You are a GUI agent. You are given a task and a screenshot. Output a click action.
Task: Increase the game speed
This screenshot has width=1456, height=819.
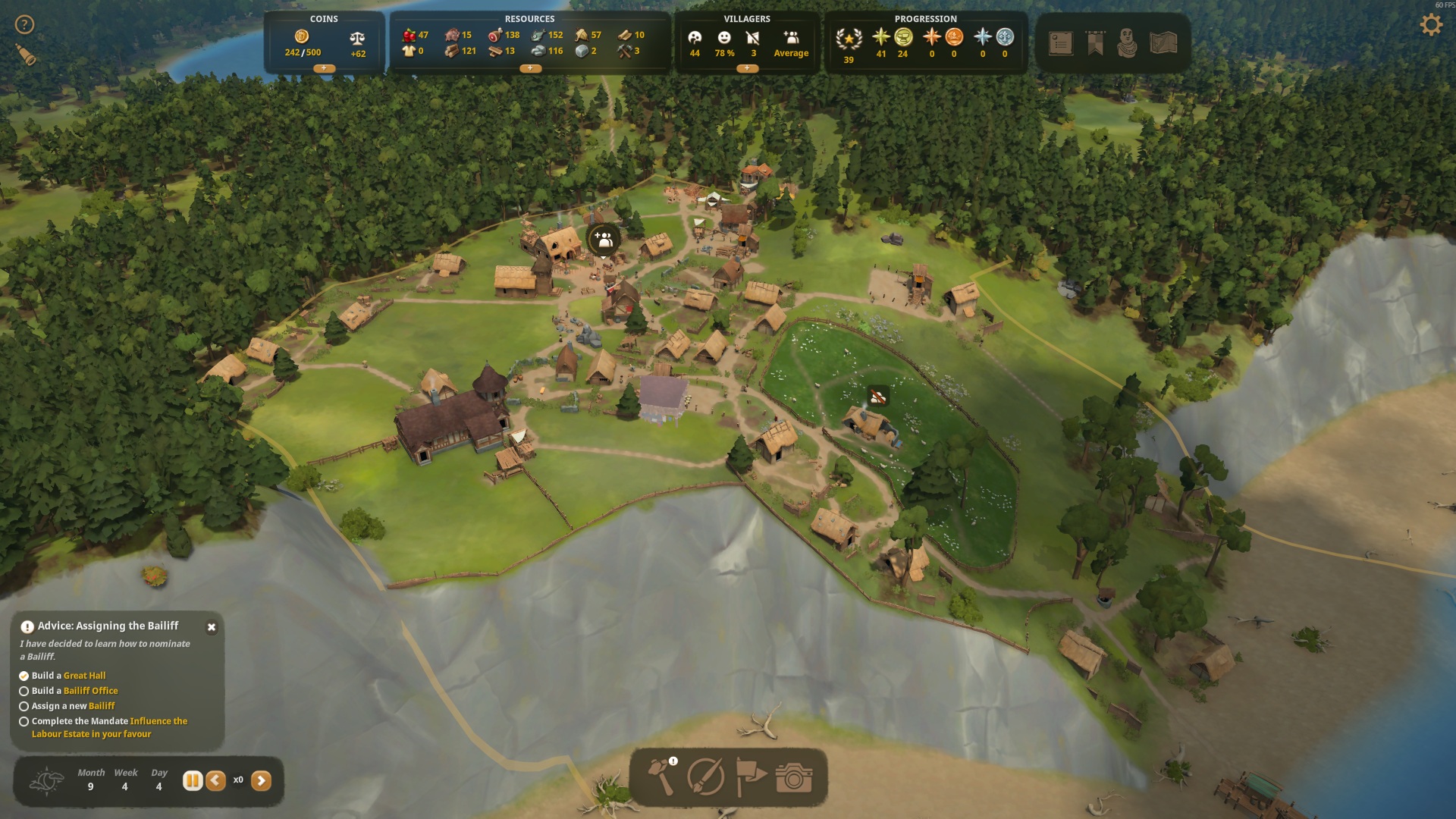[261, 780]
